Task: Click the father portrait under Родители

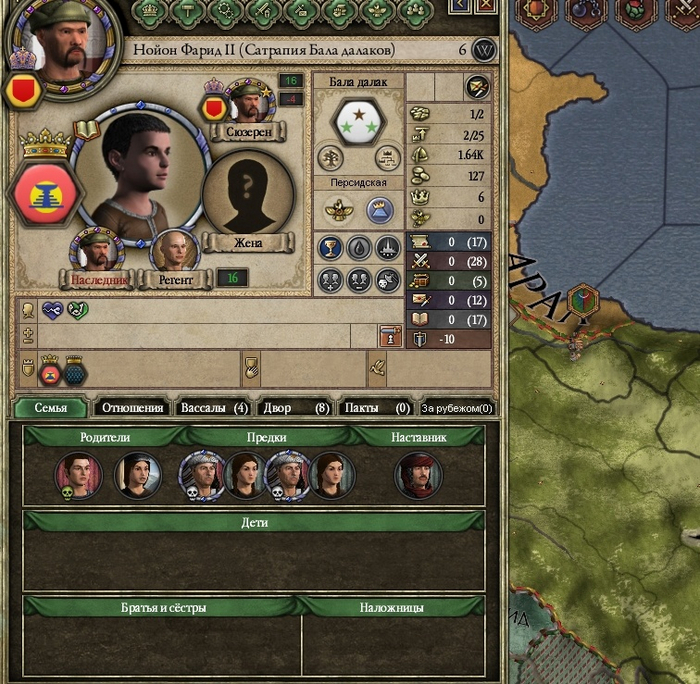Action: pyautogui.click(x=78, y=475)
